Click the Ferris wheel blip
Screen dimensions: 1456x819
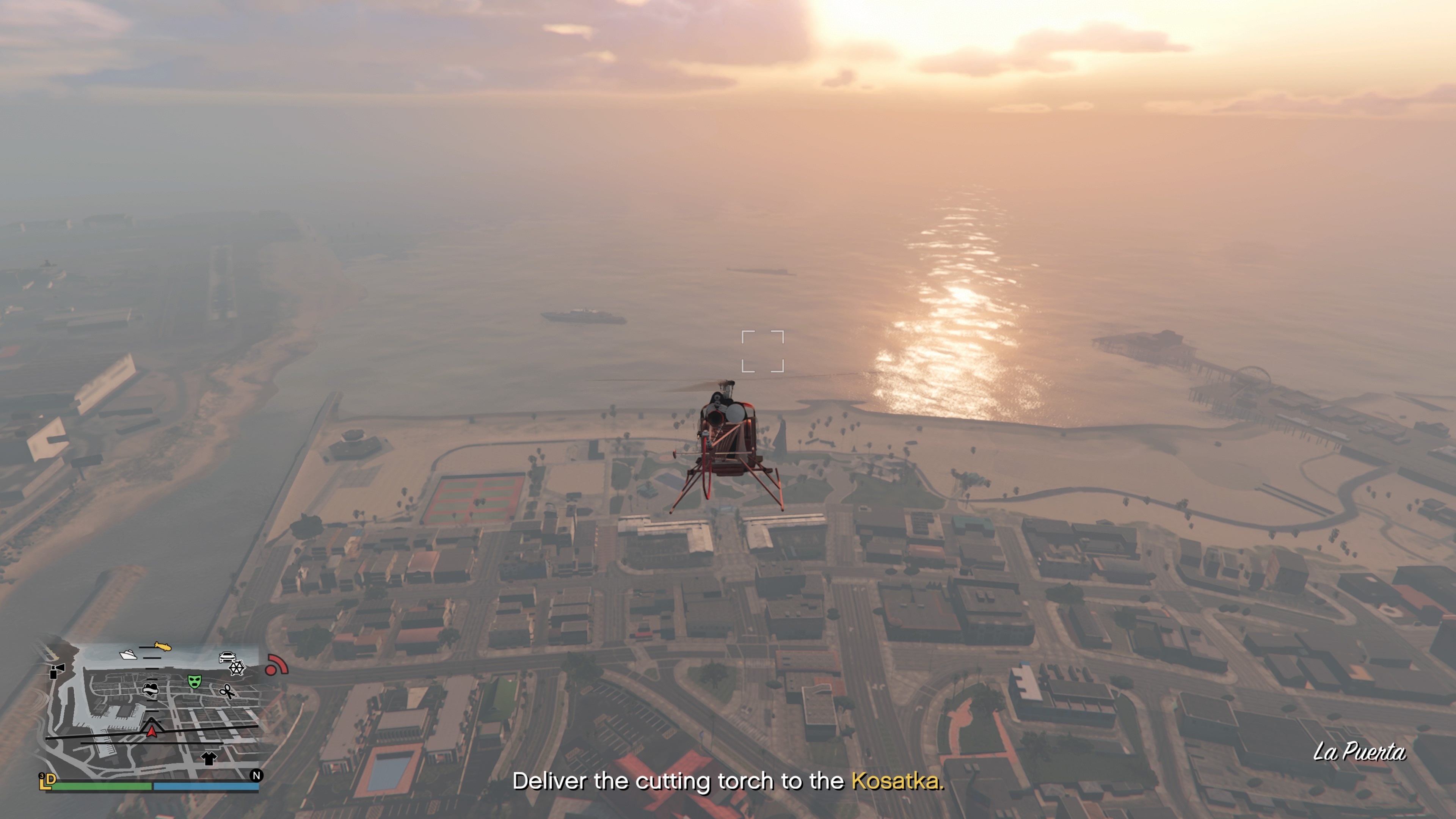click(x=237, y=668)
